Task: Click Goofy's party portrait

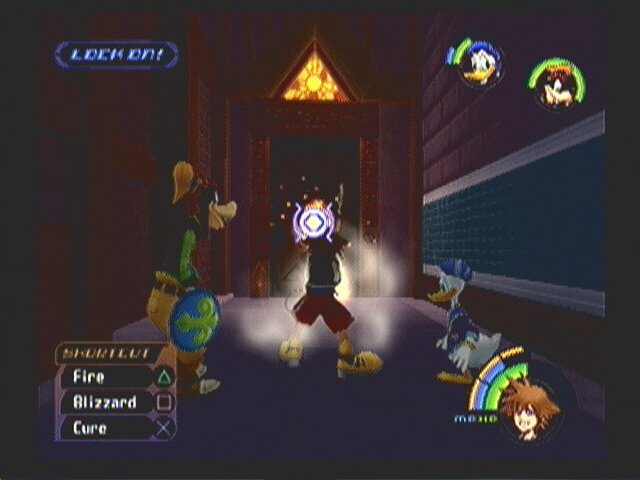Action: (556, 85)
